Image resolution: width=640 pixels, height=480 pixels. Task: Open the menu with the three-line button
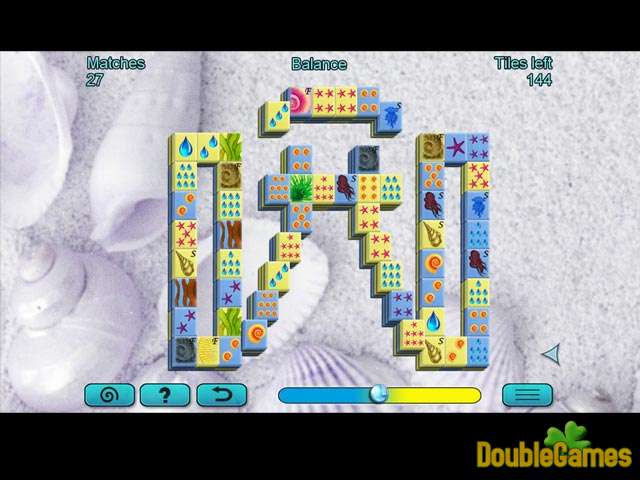(x=527, y=394)
